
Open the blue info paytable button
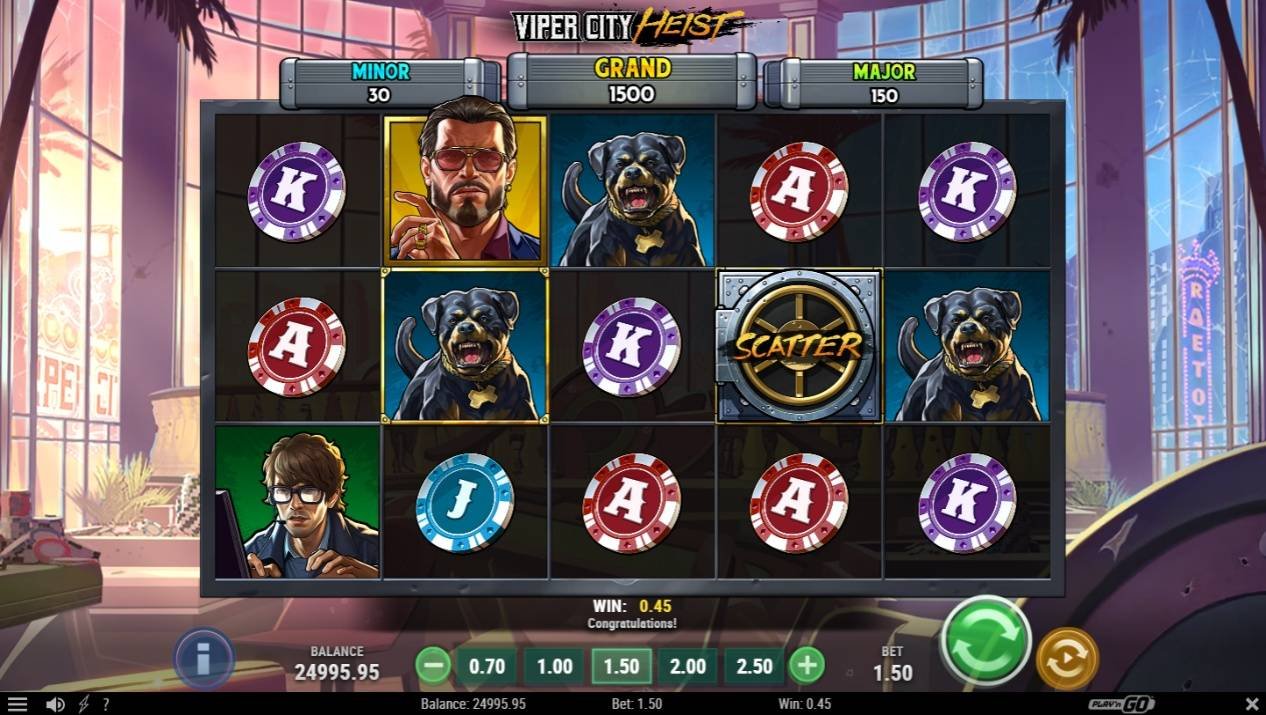tap(204, 659)
